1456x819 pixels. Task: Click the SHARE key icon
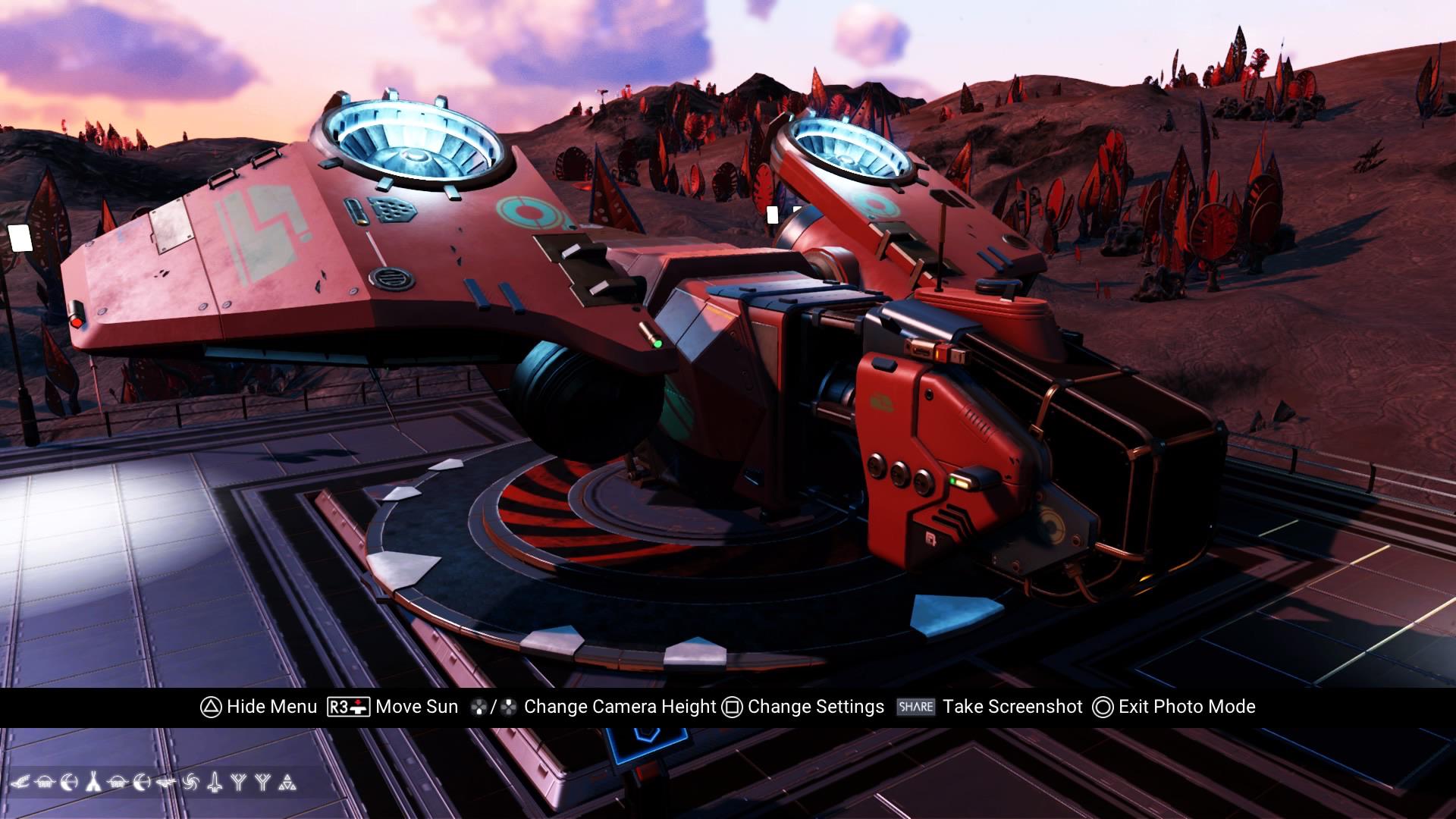click(915, 706)
